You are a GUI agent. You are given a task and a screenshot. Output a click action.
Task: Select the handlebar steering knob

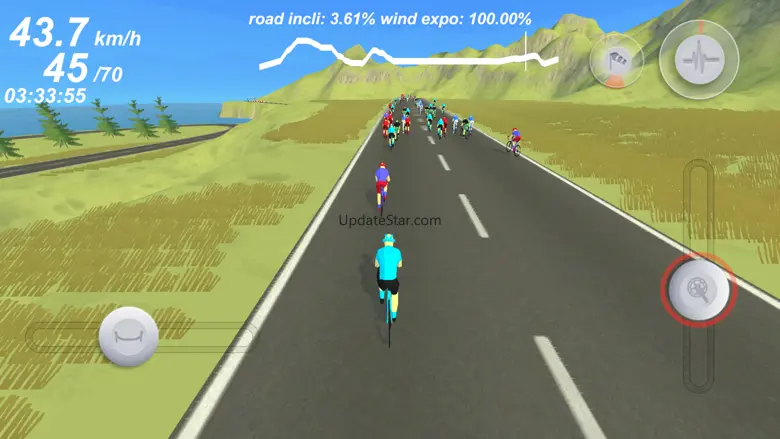coord(128,336)
